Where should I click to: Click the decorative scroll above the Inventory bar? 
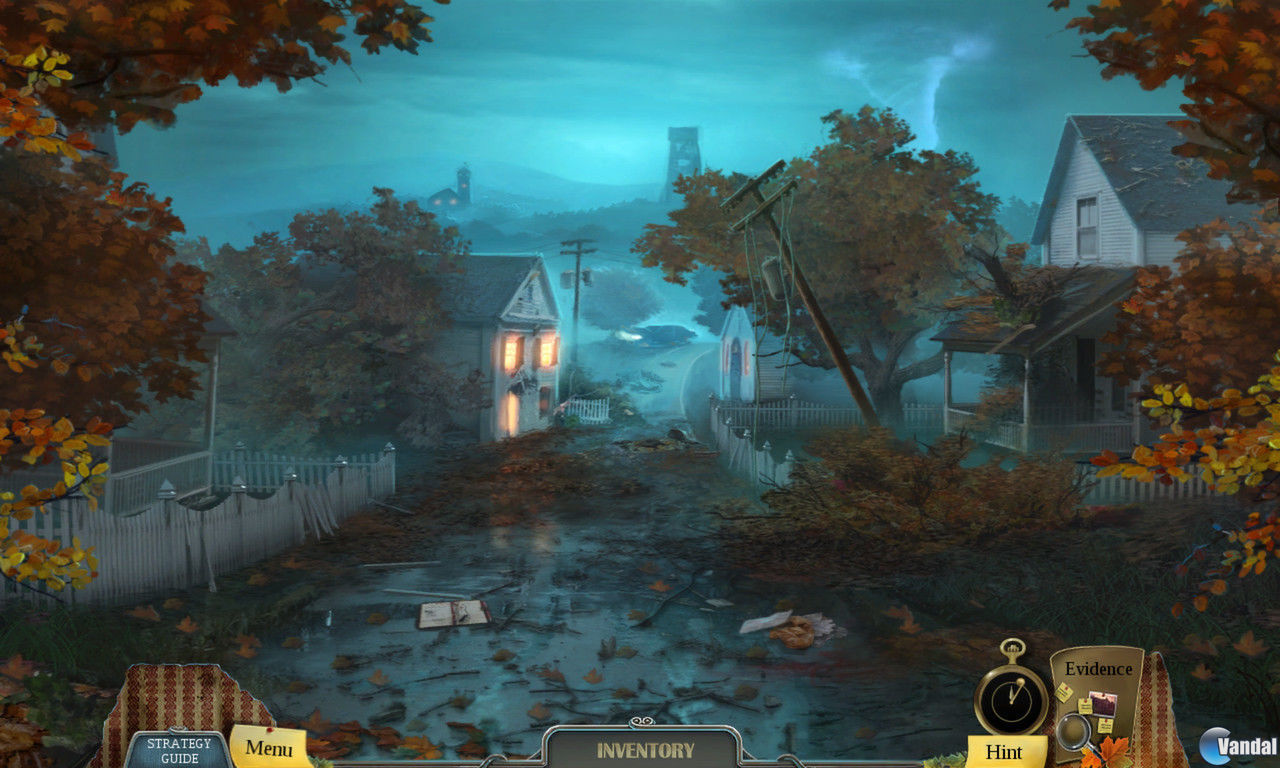point(640,722)
